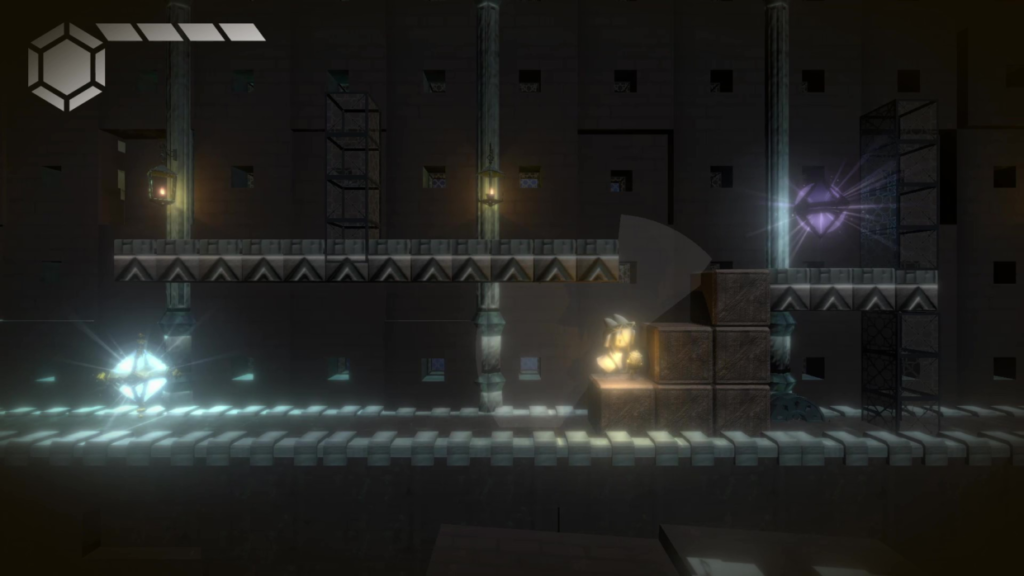Click the hexagon emblem HUD icon
This screenshot has height=576, width=1024.
point(66,66)
